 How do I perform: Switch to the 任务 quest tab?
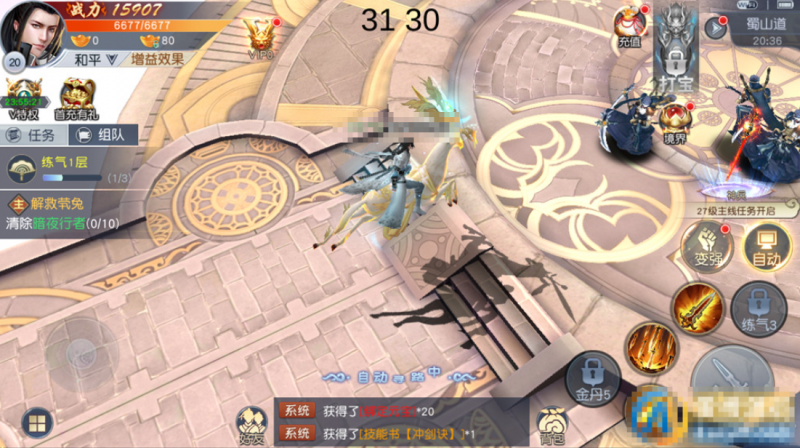coord(33,135)
